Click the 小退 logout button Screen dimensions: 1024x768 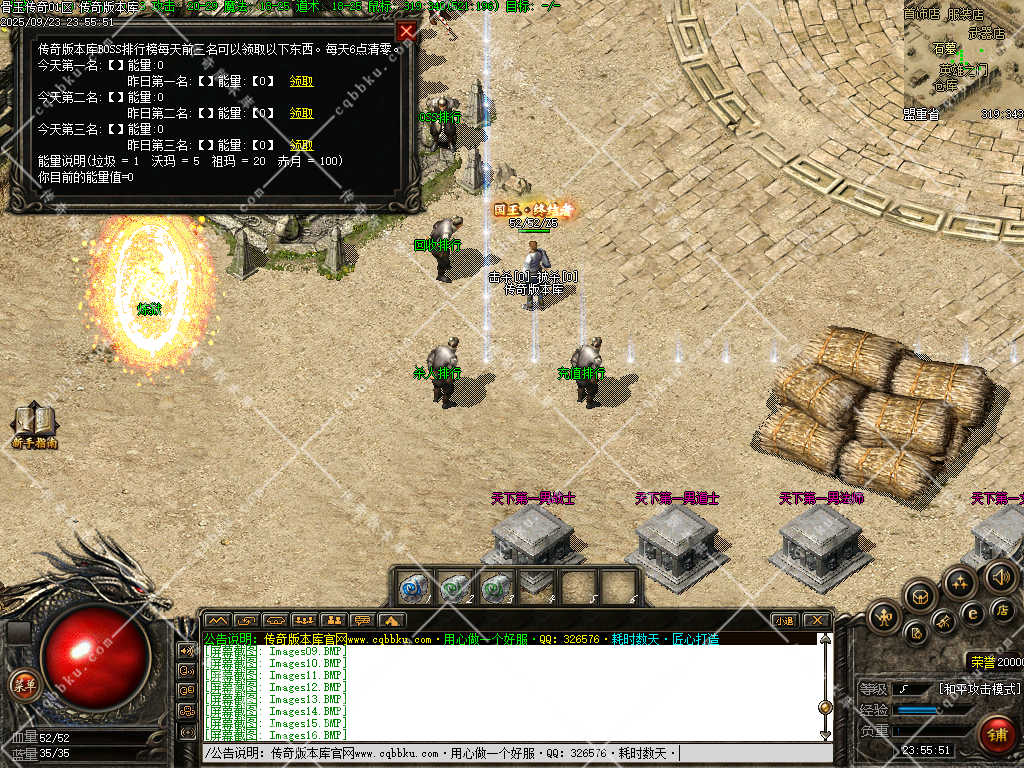[784, 621]
